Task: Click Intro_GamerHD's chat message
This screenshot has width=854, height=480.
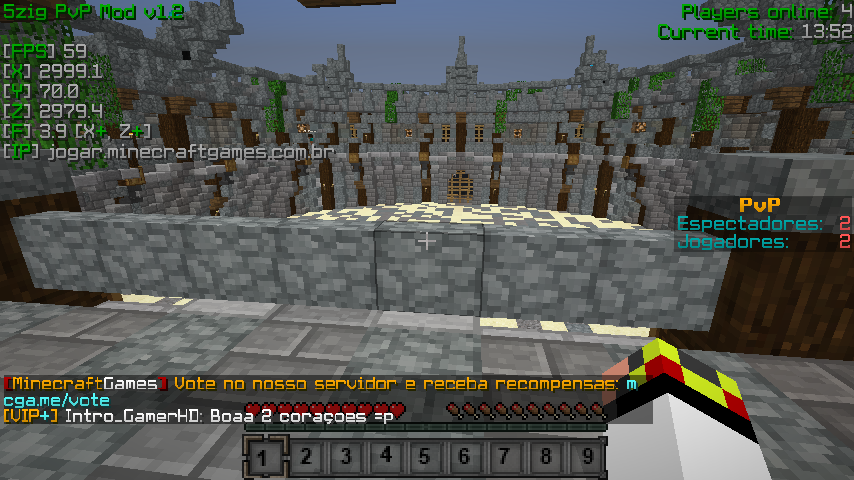Action: (228, 415)
